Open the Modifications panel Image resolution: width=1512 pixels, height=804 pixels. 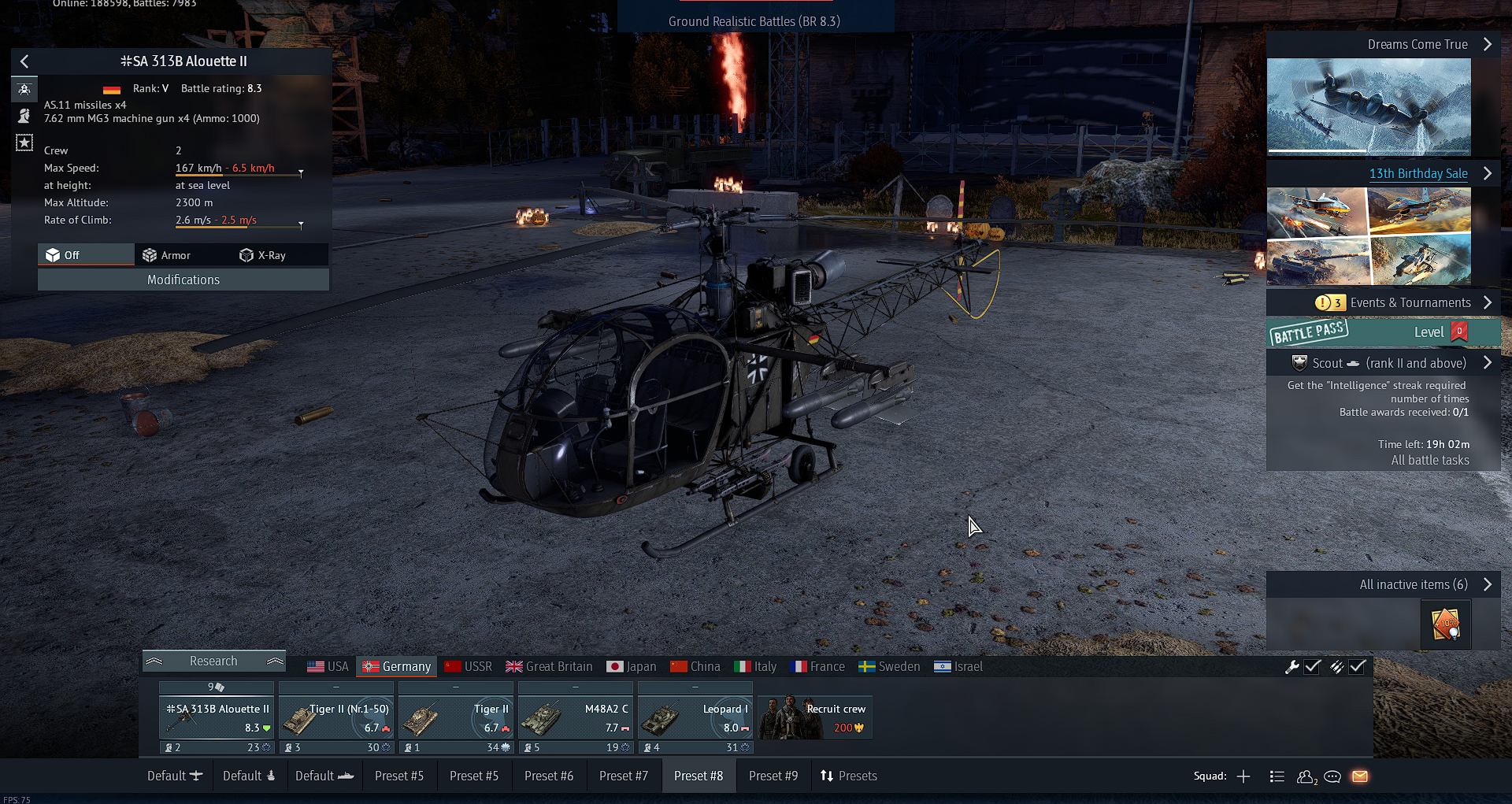183,280
